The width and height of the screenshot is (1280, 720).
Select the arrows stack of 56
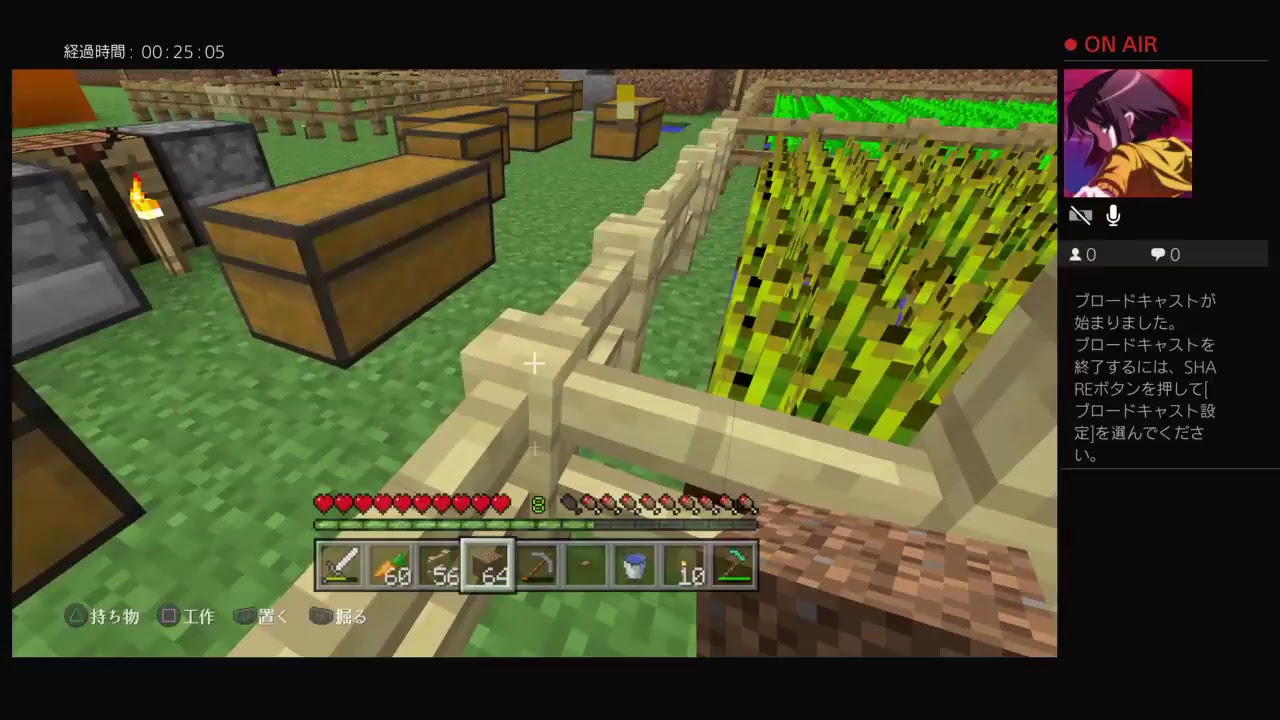coord(438,565)
